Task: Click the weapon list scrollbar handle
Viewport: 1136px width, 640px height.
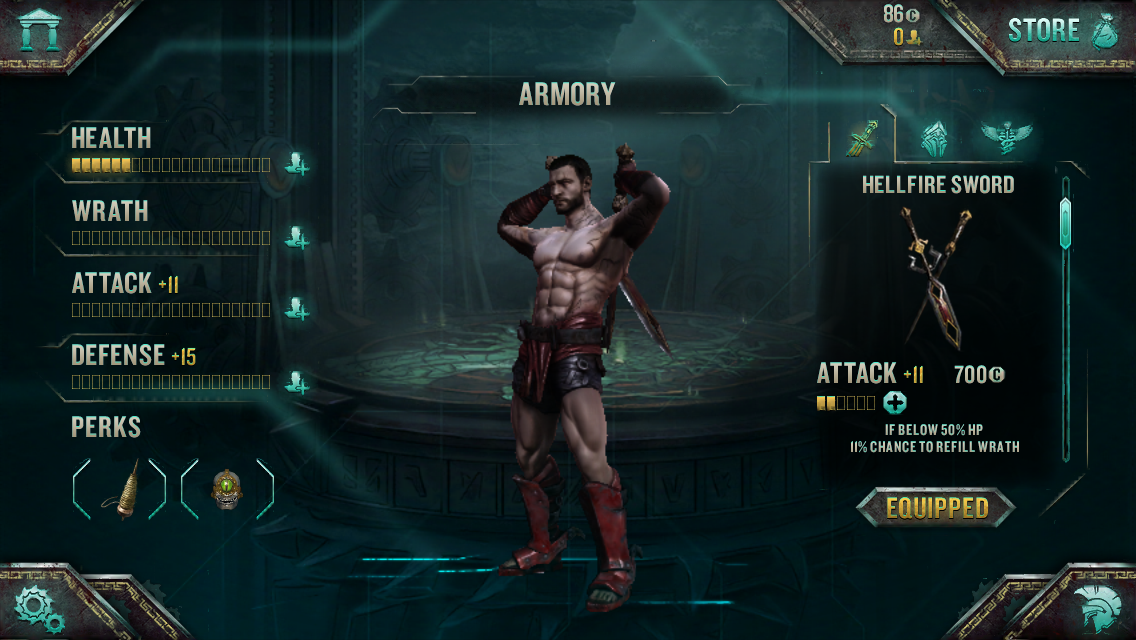Action: (1065, 222)
